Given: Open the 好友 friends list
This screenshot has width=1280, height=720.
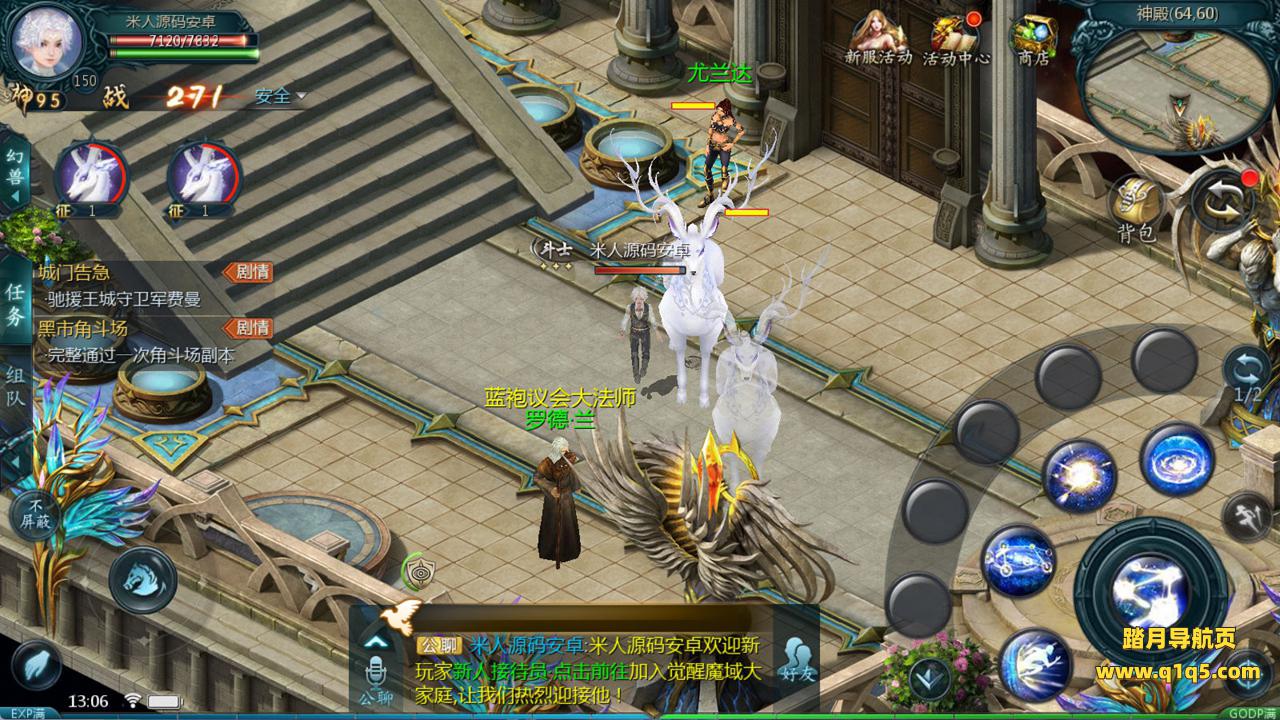Looking at the screenshot, I should (797, 661).
